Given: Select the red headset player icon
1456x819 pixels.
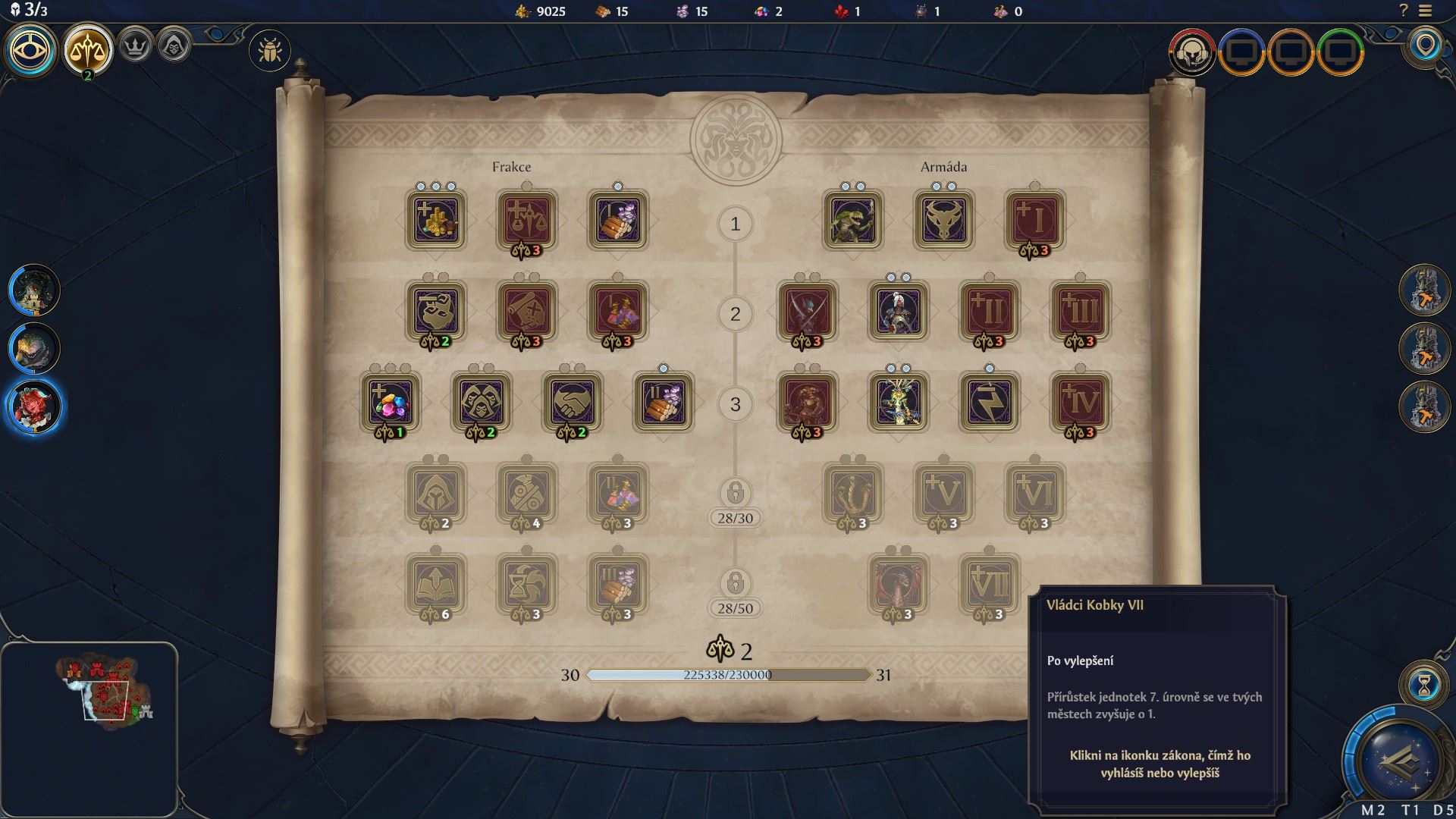Looking at the screenshot, I should 1191,52.
